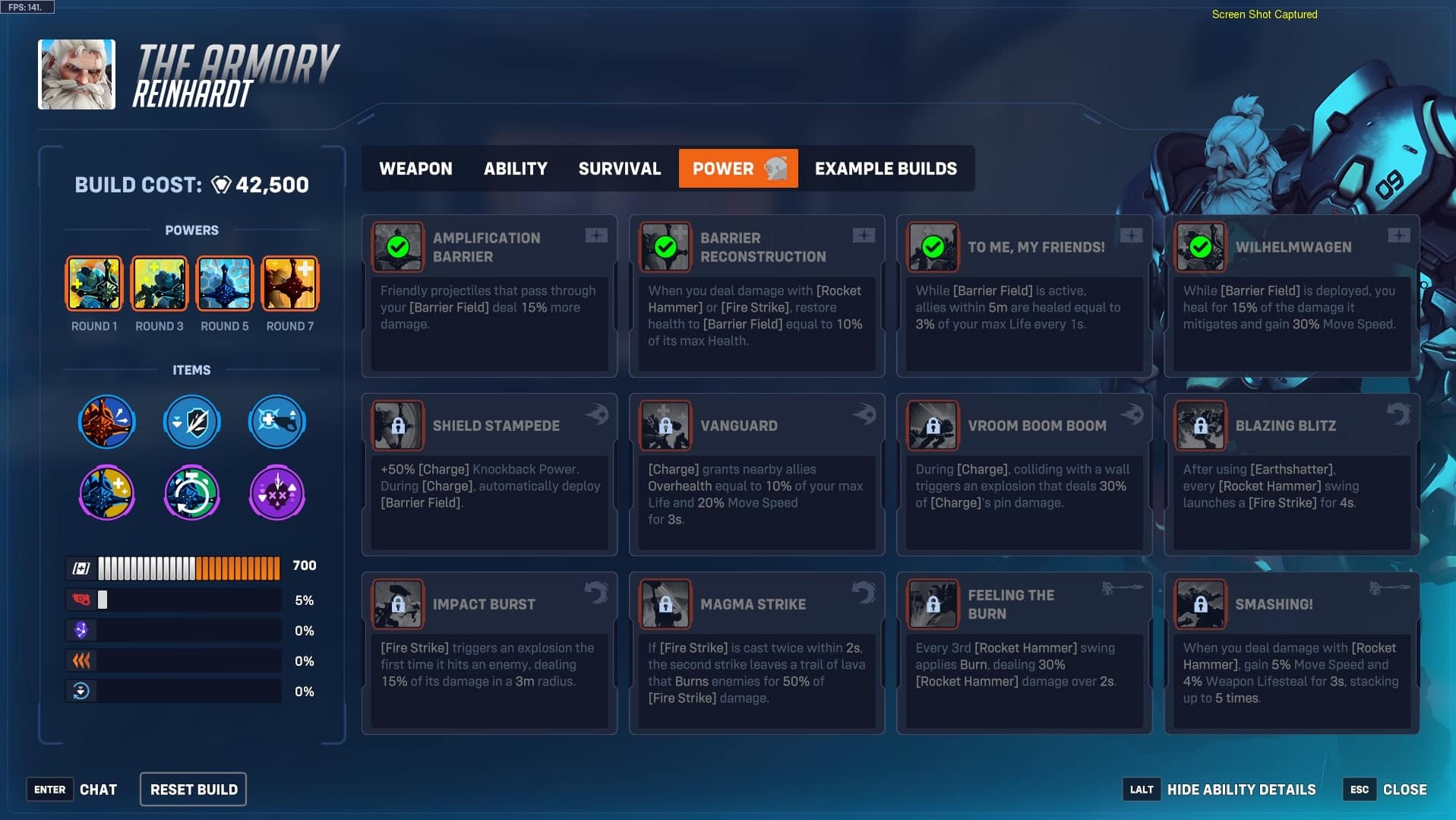The height and width of the screenshot is (820, 1456).
Task: Open the Vanguard power icon
Action: [665, 426]
